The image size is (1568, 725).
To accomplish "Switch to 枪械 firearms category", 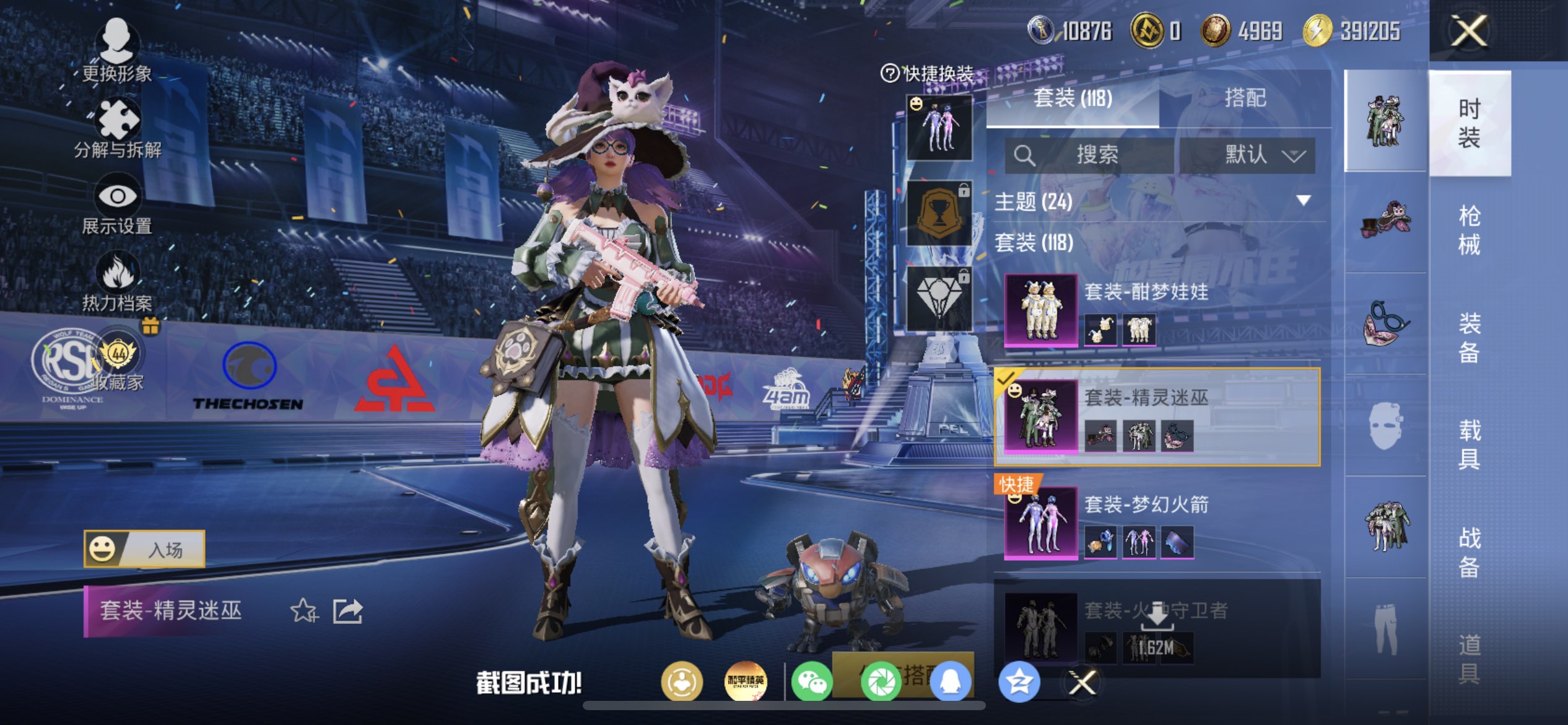I will (x=1469, y=230).
